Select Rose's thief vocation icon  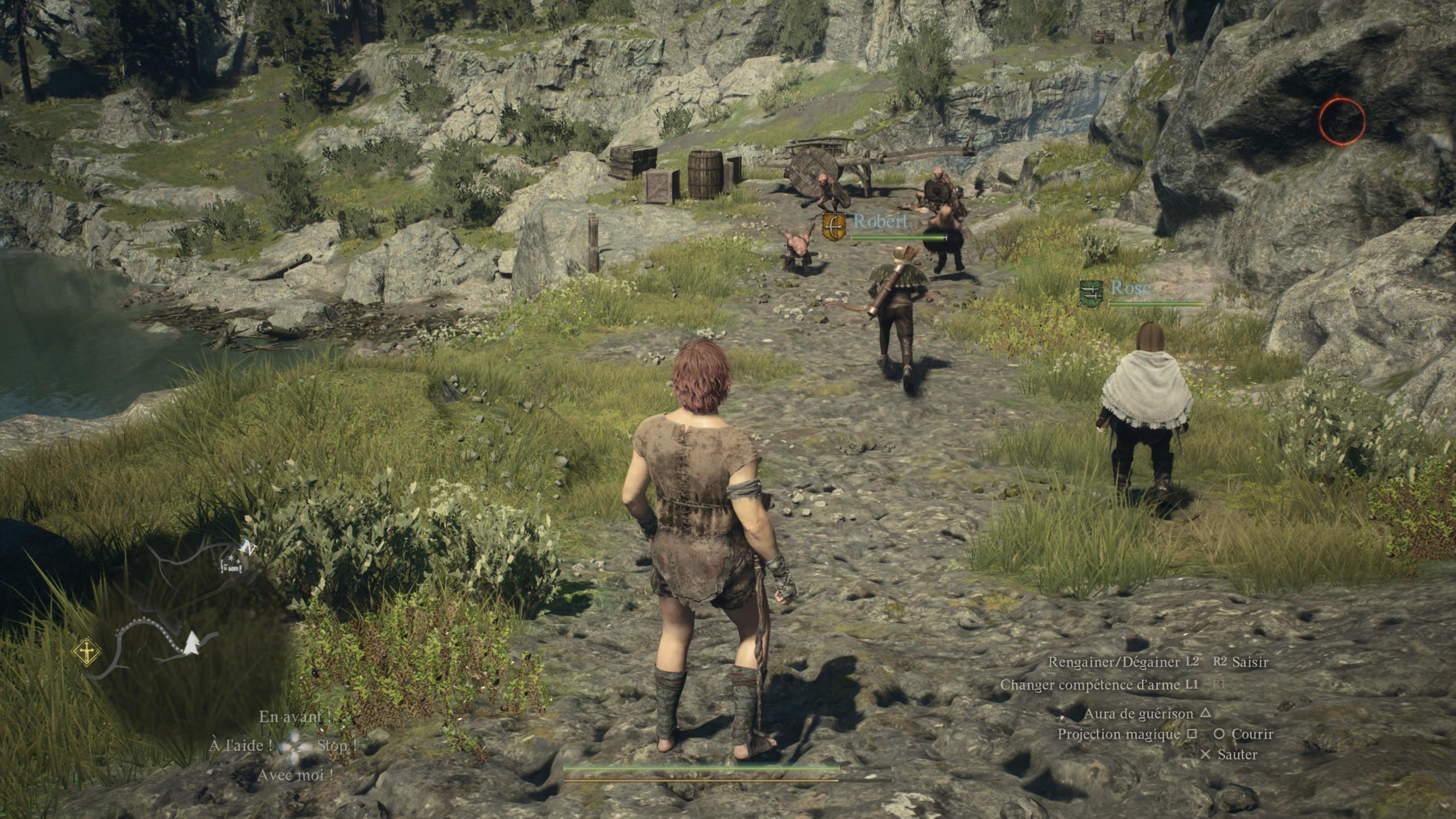point(1091,293)
